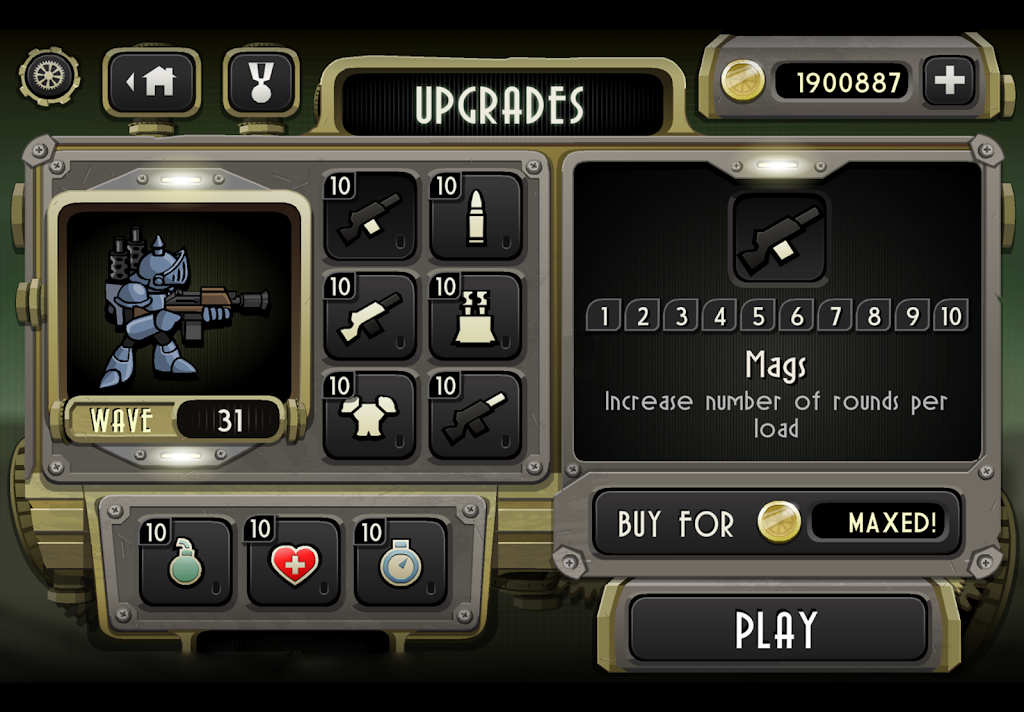Select the health heart upgrade slot
Viewport: 1024px width, 712px height.
coord(293,563)
